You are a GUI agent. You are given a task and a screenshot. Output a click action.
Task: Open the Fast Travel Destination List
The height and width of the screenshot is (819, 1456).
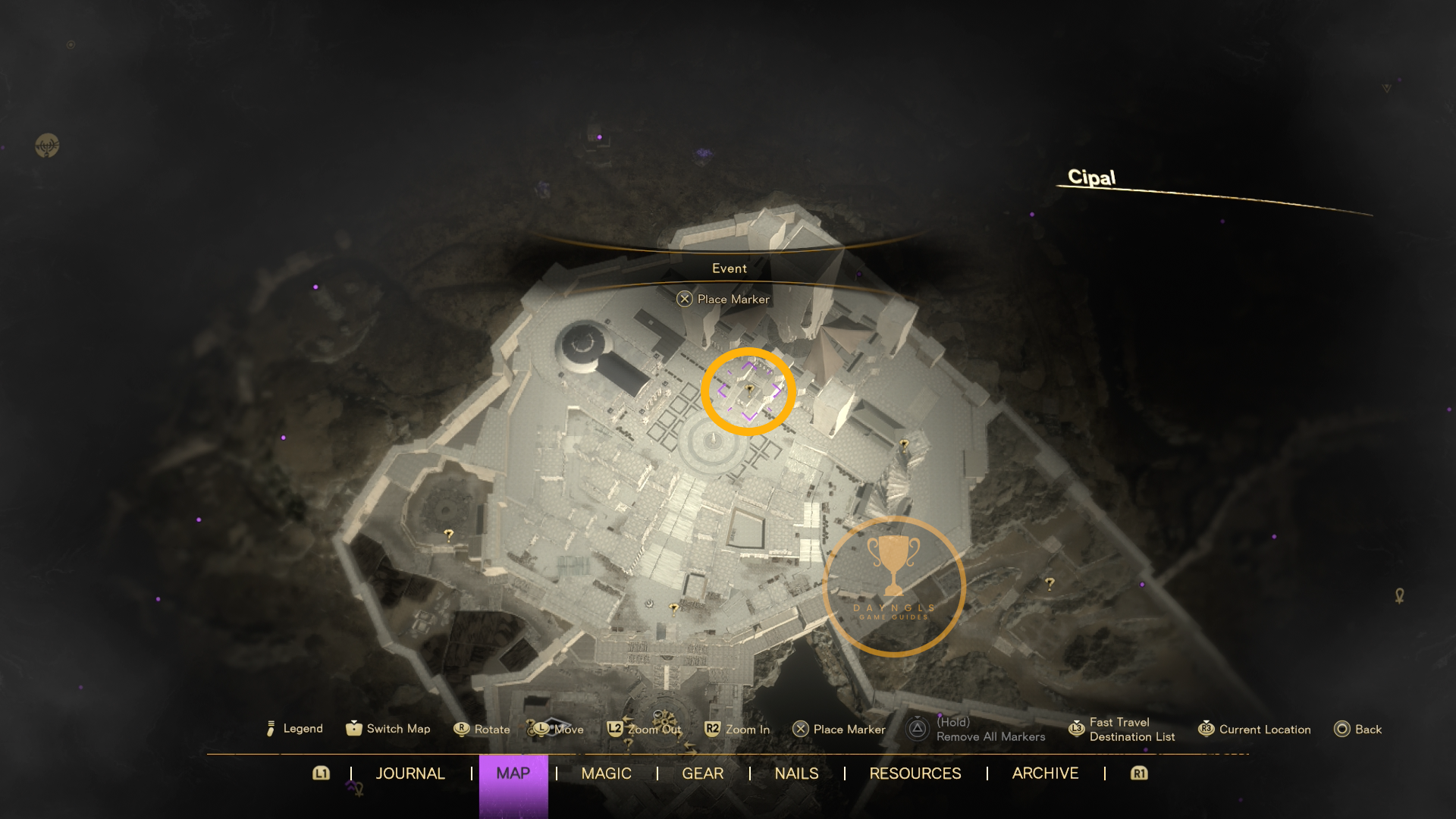click(x=1122, y=730)
